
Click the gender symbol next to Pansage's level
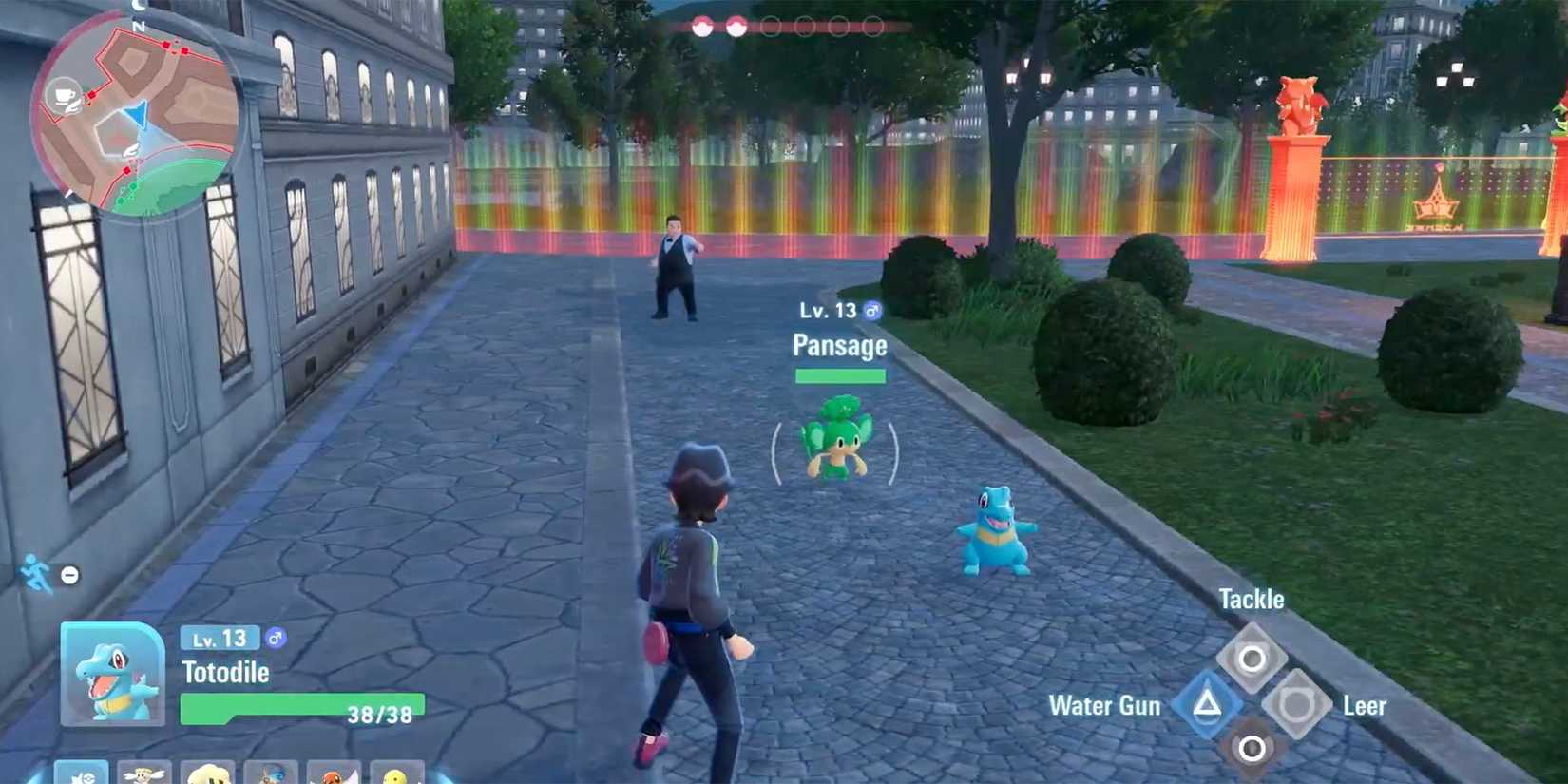point(873,310)
